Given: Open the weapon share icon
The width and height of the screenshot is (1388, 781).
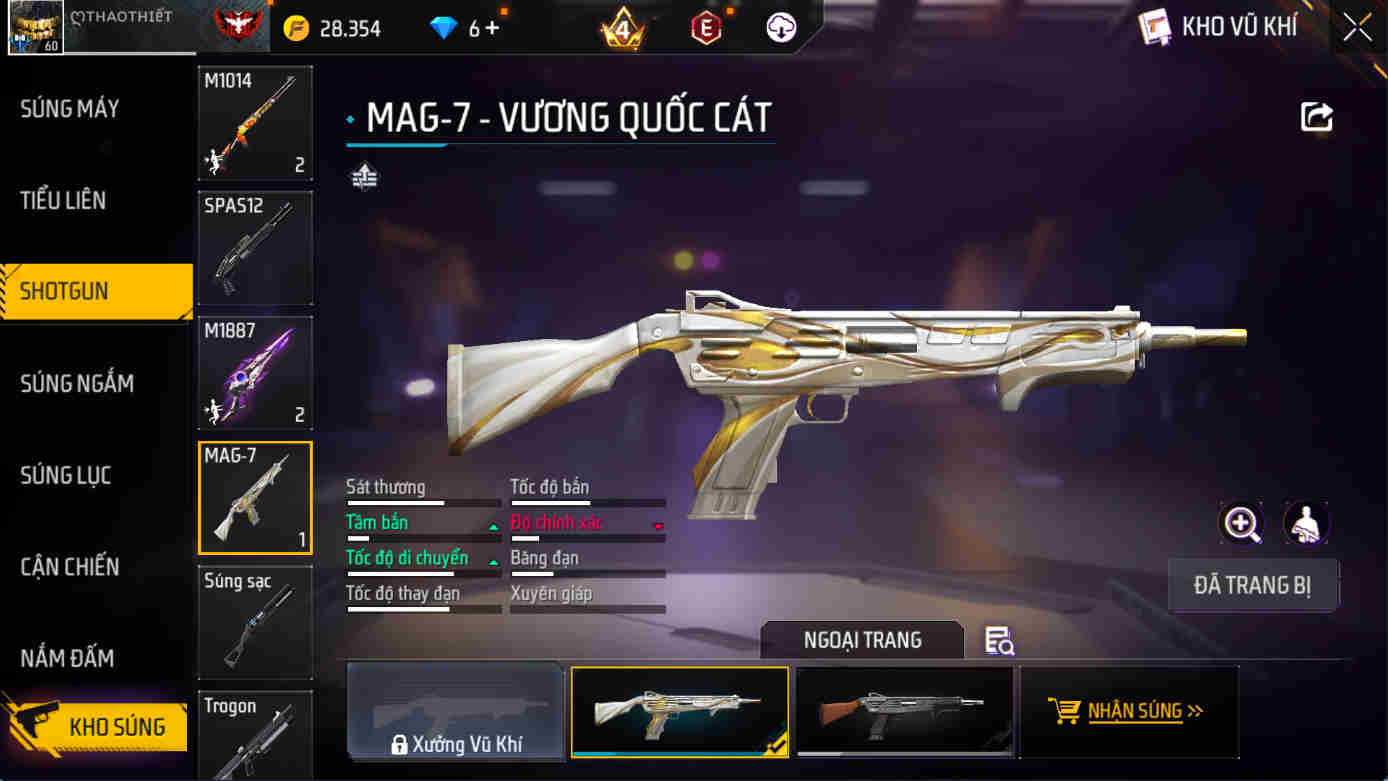Looking at the screenshot, I should (x=1316, y=116).
